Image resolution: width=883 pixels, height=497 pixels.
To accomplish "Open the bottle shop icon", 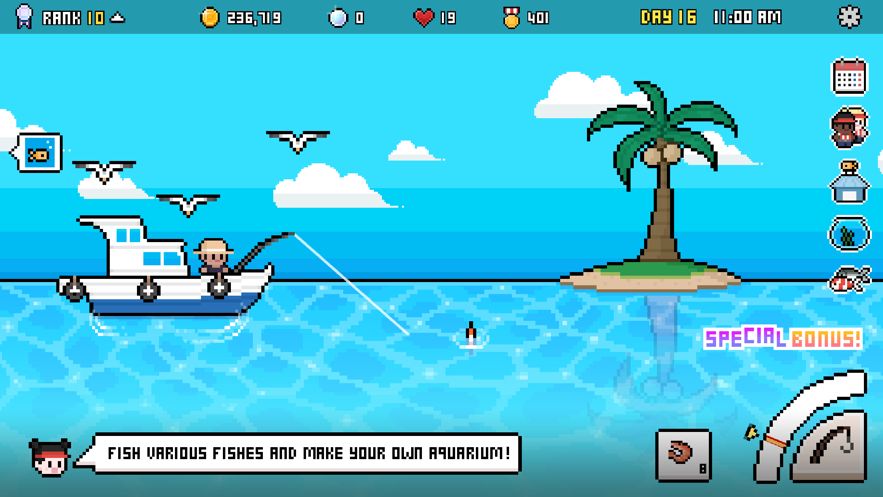I will coord(849,182).
